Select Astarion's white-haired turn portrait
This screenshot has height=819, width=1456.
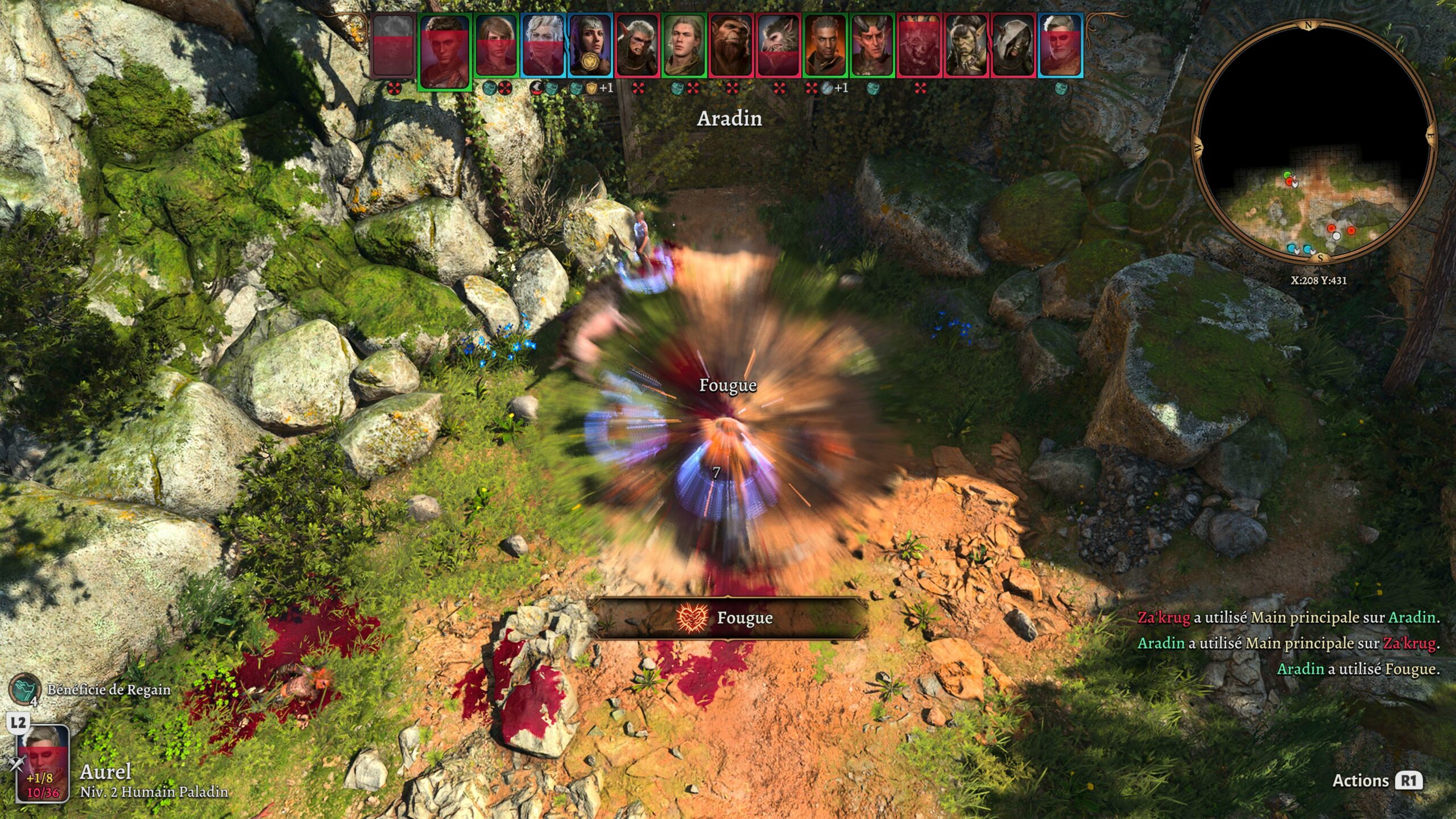point(543,45)
